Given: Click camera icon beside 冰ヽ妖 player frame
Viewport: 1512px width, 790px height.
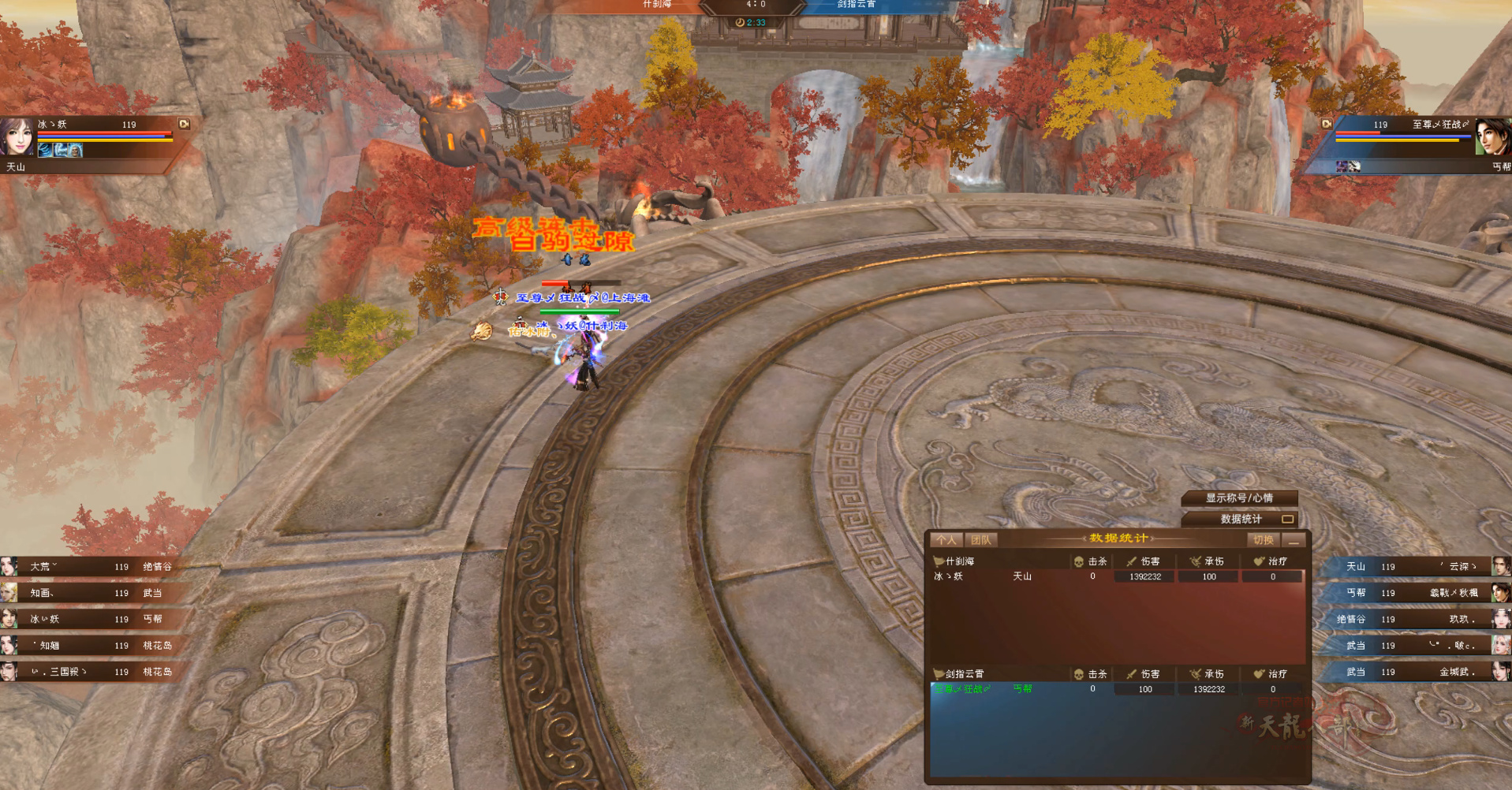Looking at the screenshot, I should tap(184, 124).
